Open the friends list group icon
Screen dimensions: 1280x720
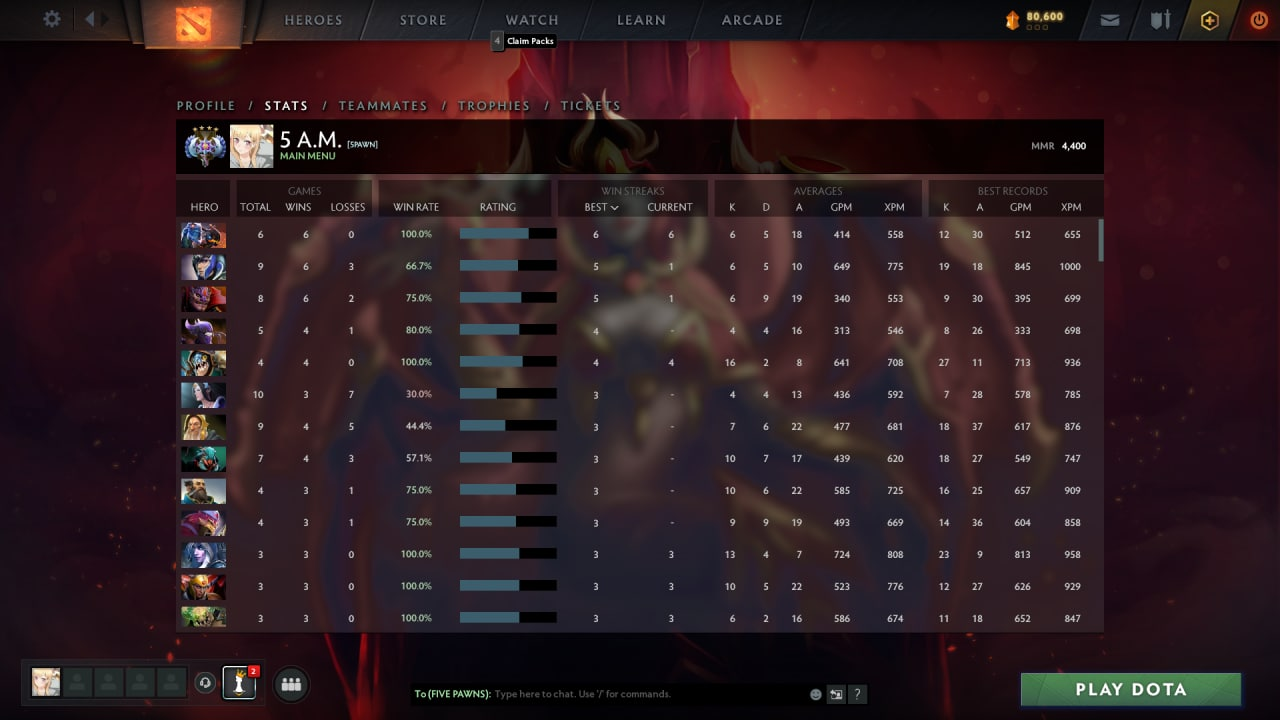tap(289, 683)
